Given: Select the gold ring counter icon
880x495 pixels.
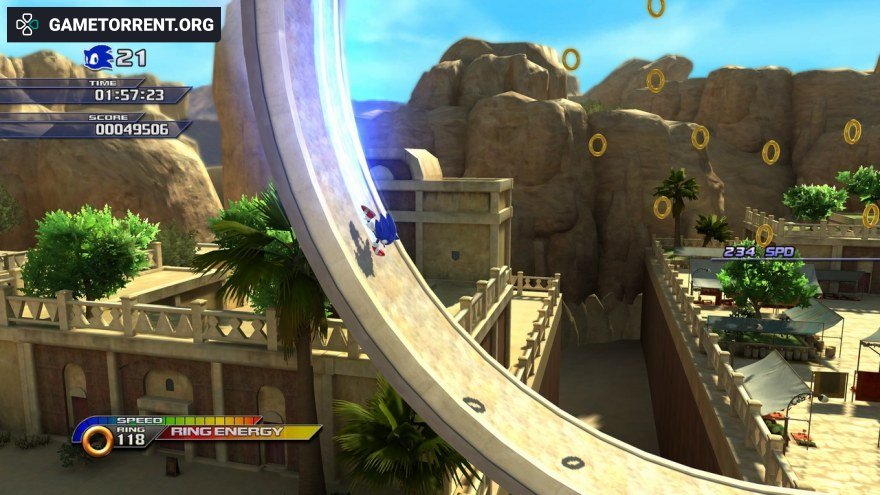Looking at the screenshot, I should tap(97, 440).
